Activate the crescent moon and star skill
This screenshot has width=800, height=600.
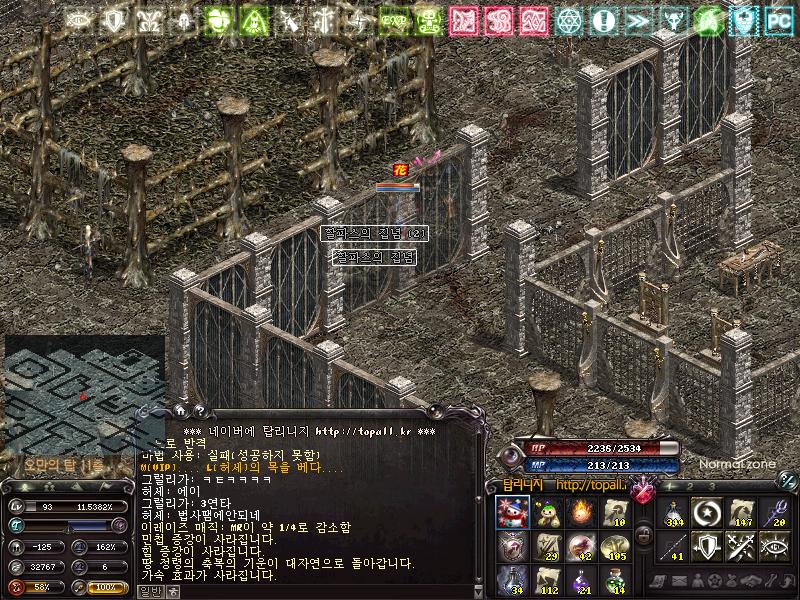click(x=706, y=513)
